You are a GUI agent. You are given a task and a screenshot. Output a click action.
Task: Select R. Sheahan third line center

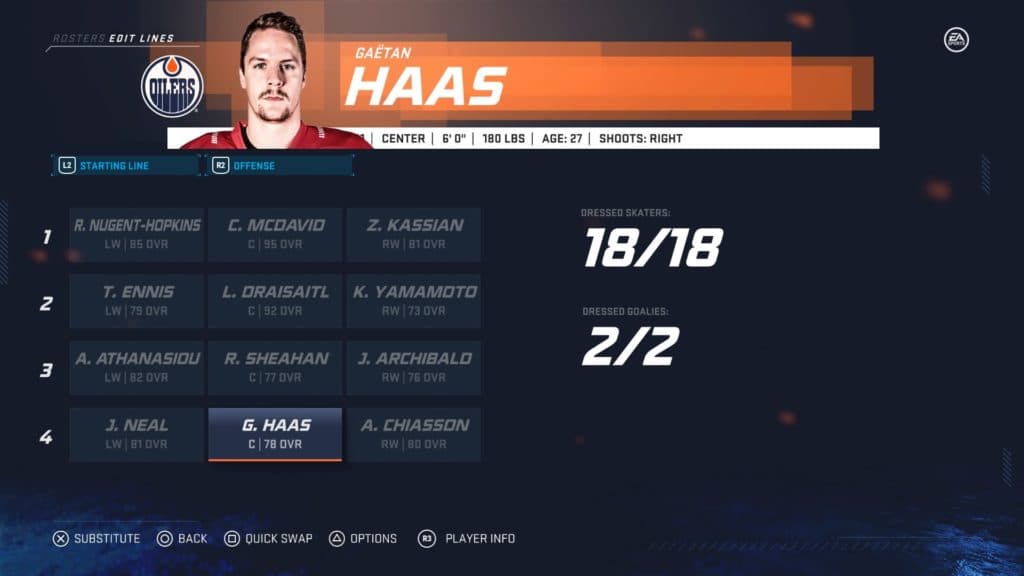pyautogui.click(x=275, y=368)
